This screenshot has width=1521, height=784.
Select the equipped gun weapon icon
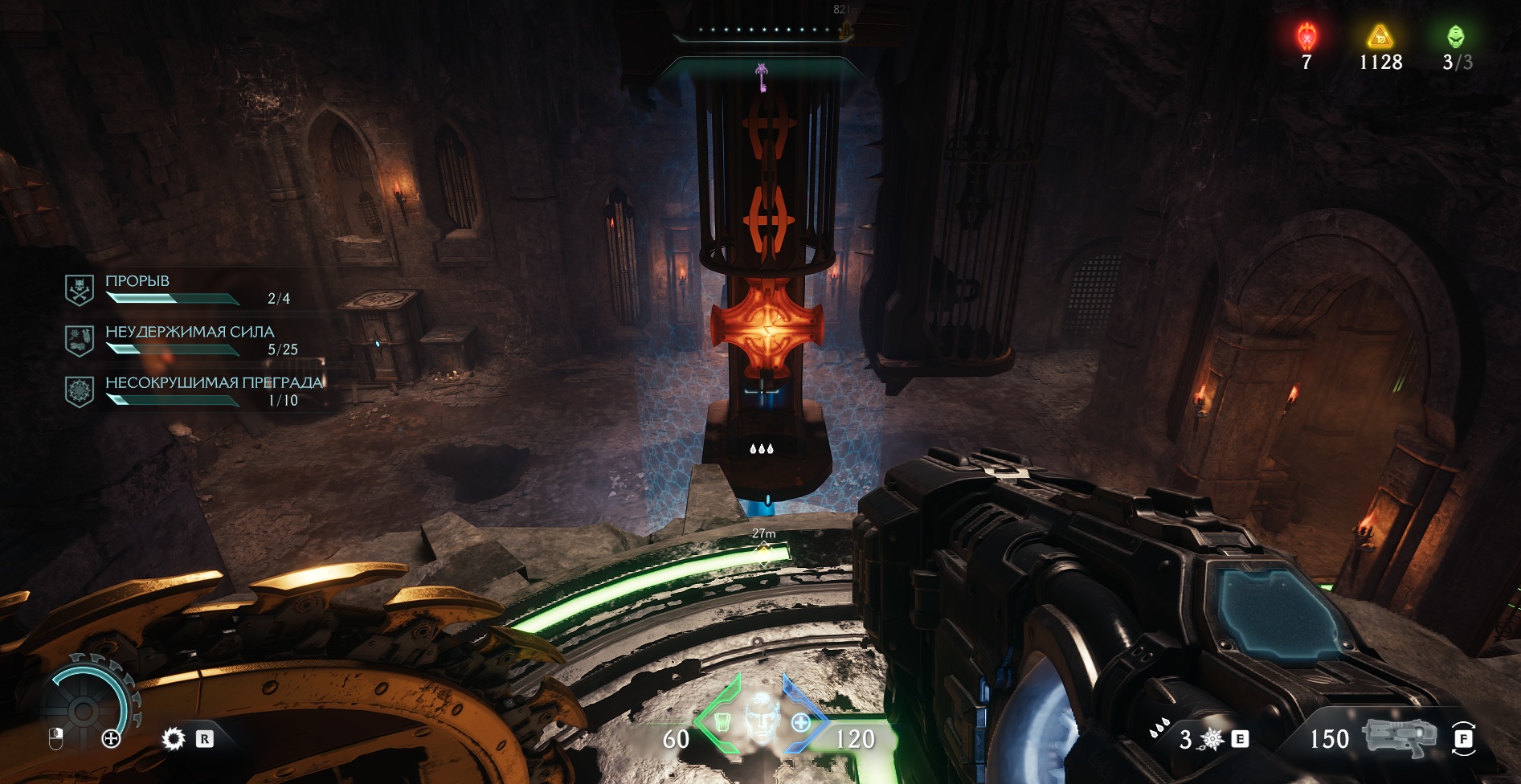coord(1399,737)
